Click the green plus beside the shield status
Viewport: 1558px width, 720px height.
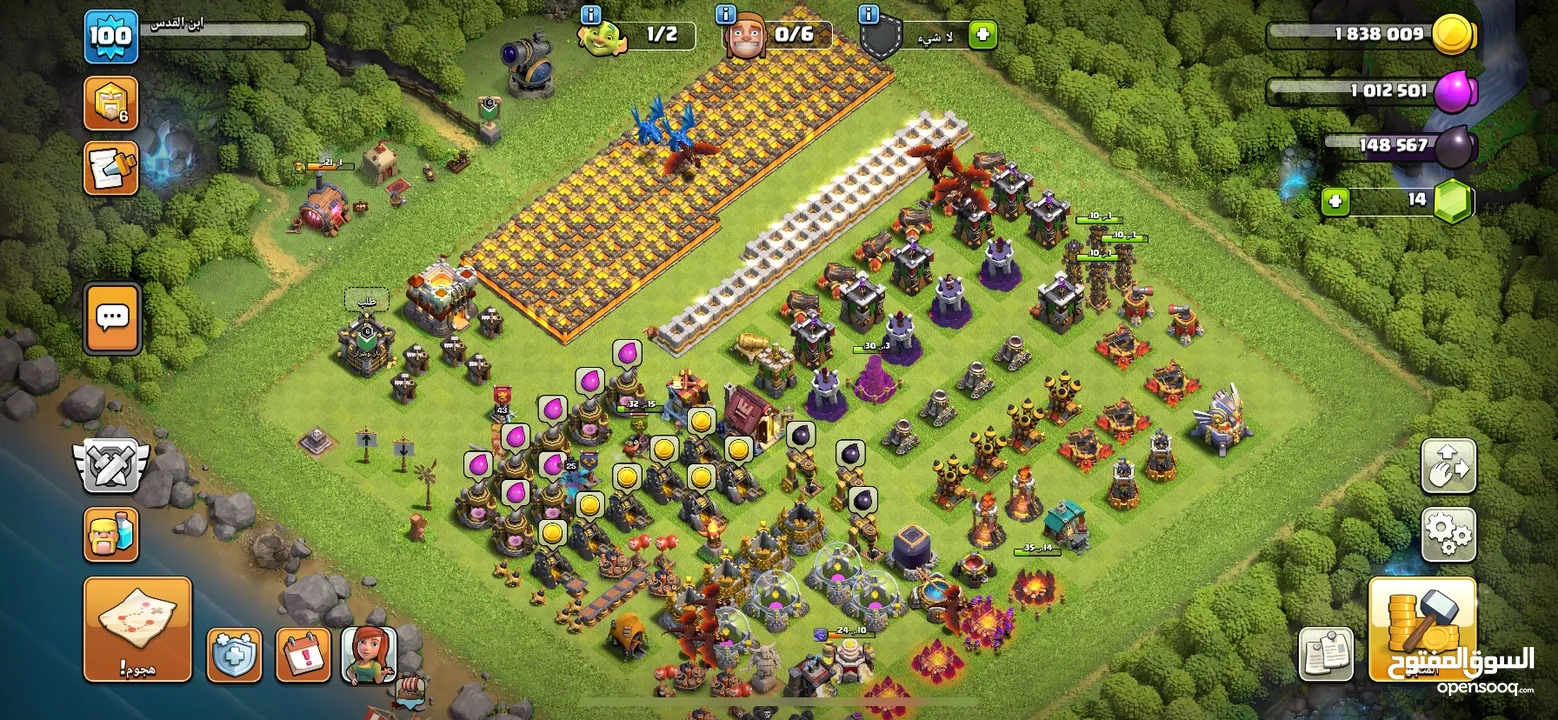(982, 35)
